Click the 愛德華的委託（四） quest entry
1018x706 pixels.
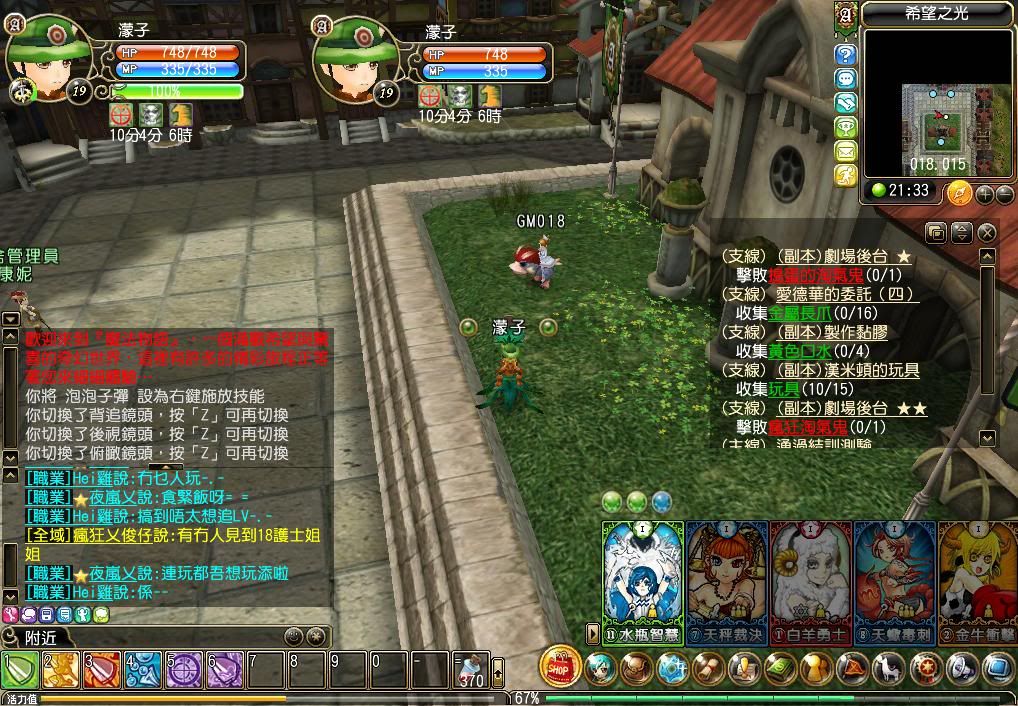[x=846, y=294]
